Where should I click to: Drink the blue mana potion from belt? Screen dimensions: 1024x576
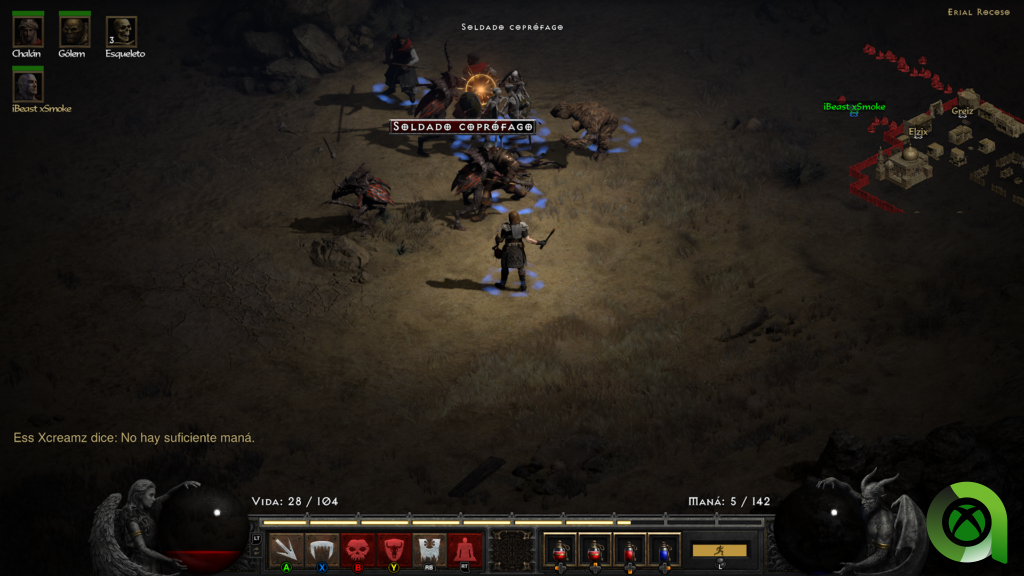click(x=664, y=550)
